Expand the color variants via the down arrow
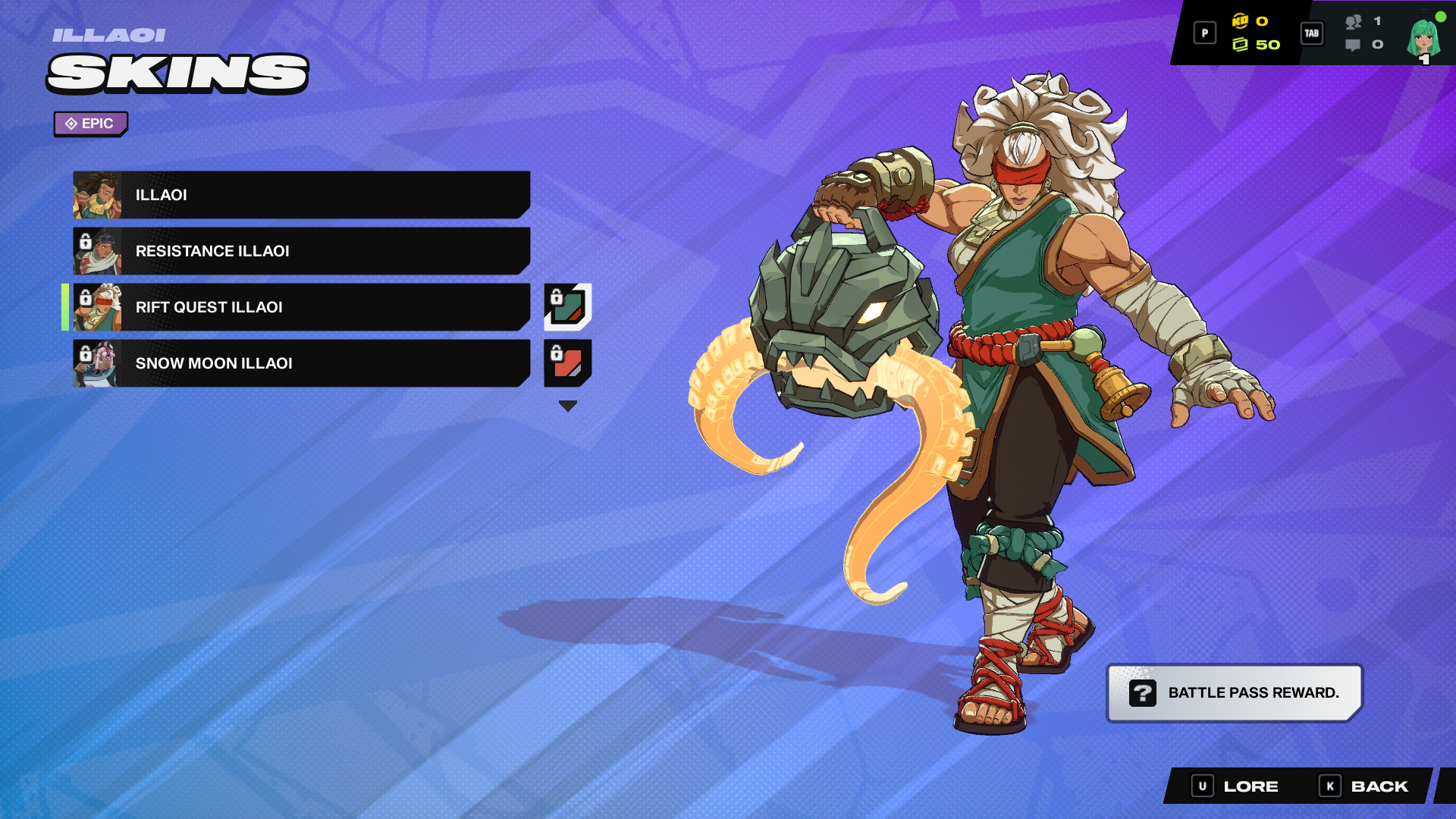Image resolution: width=1456 pixels, height=819 pixels. click(x=567, y=405)
